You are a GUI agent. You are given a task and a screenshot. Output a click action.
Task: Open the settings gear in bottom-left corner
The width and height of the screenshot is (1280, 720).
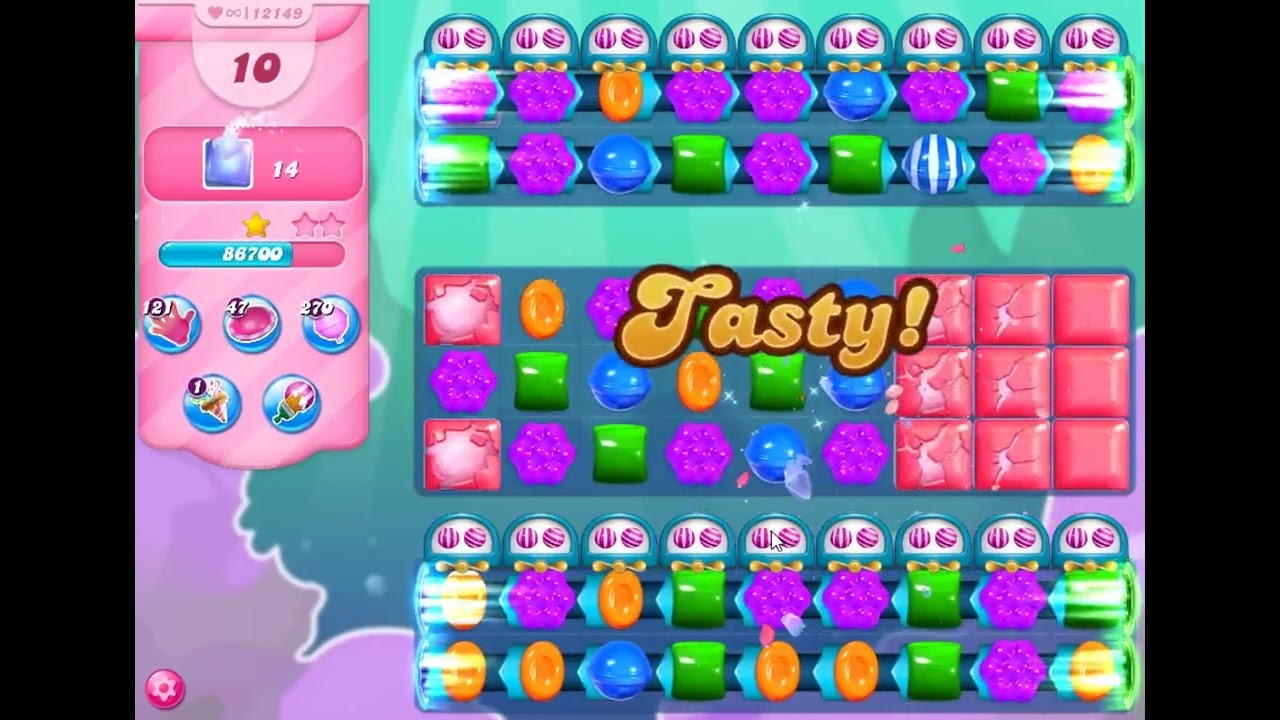[166, 688]
